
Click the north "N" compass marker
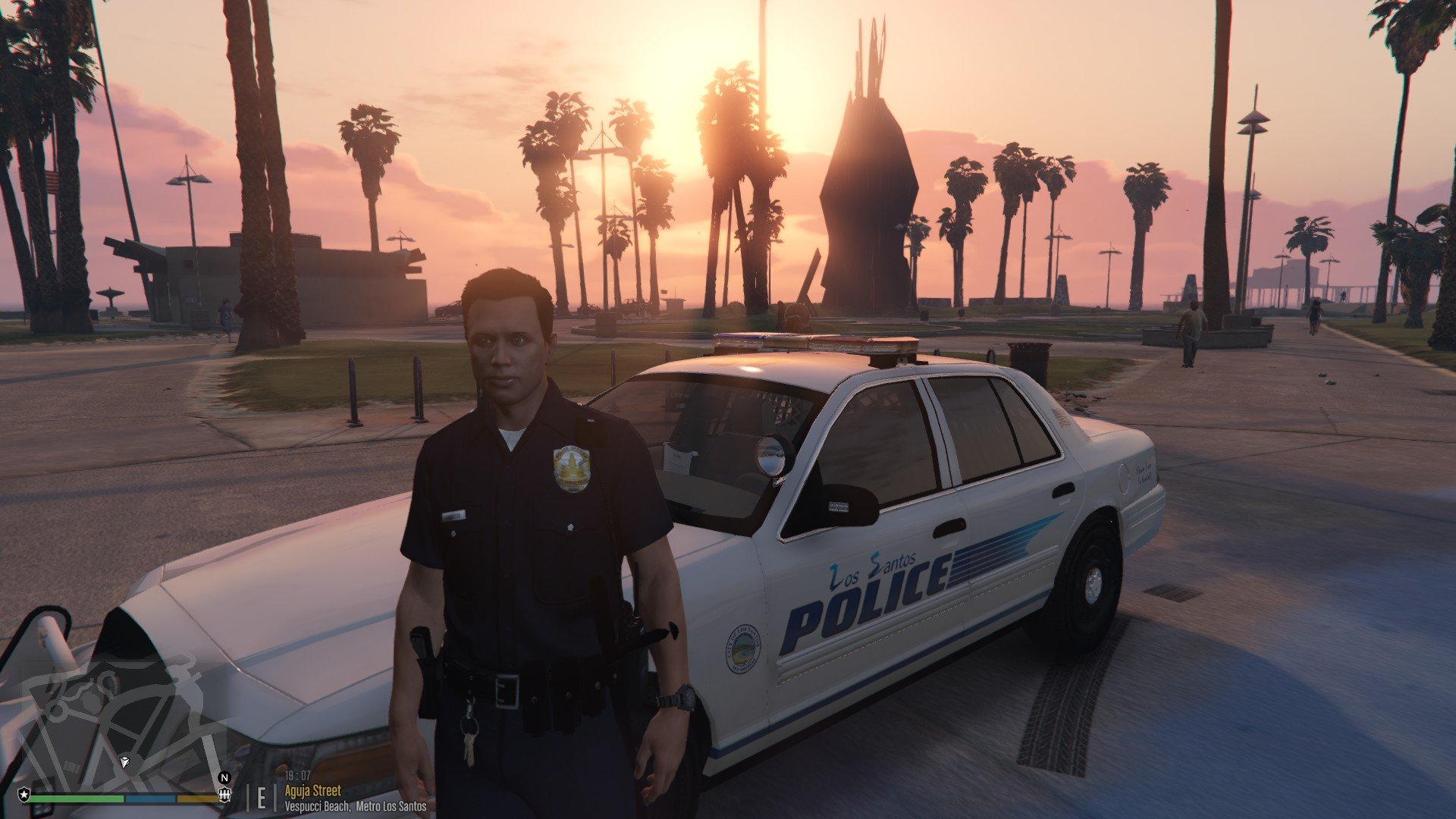(x=224, y=777)
